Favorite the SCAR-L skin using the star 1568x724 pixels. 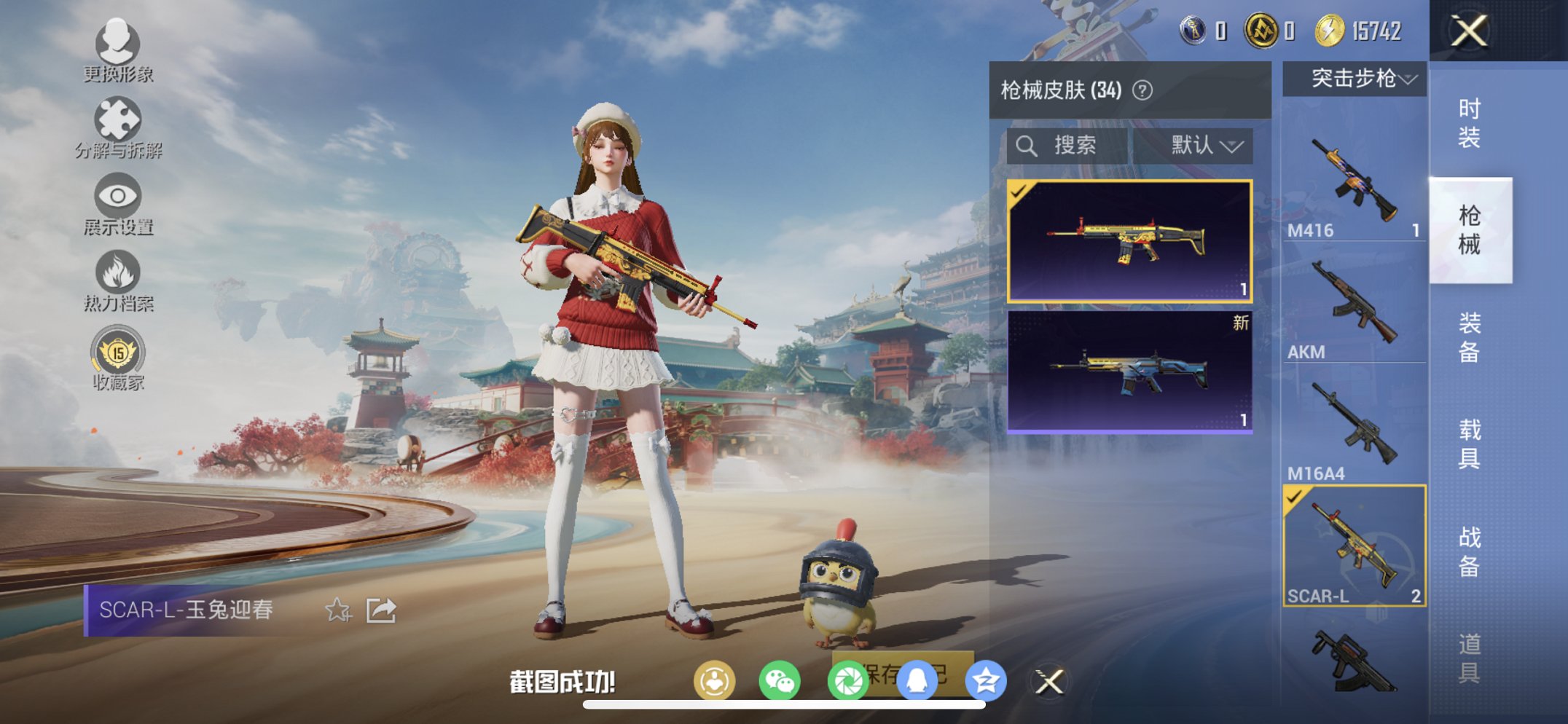point(337,610)
